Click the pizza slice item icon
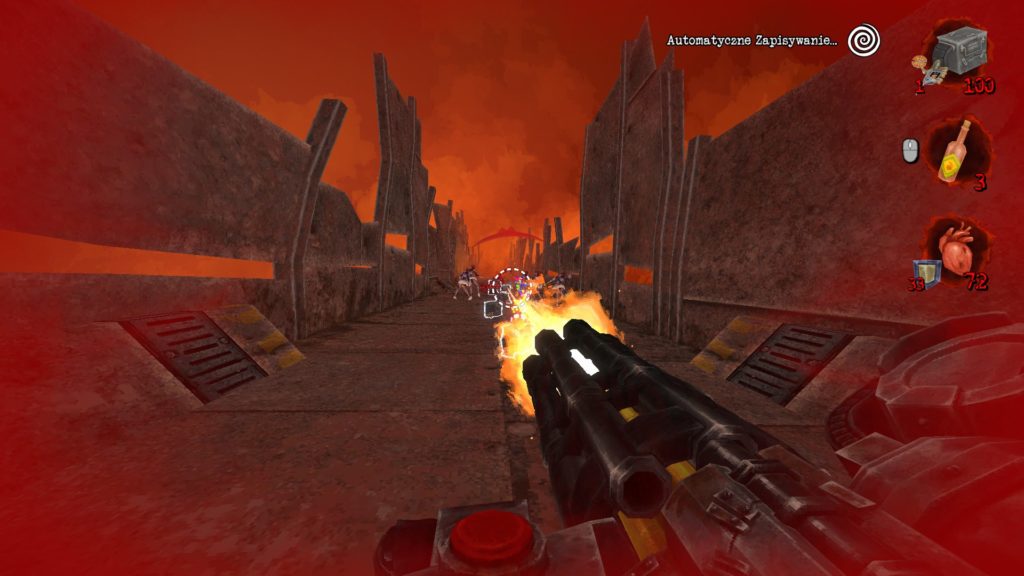 [x=919, y=64]
